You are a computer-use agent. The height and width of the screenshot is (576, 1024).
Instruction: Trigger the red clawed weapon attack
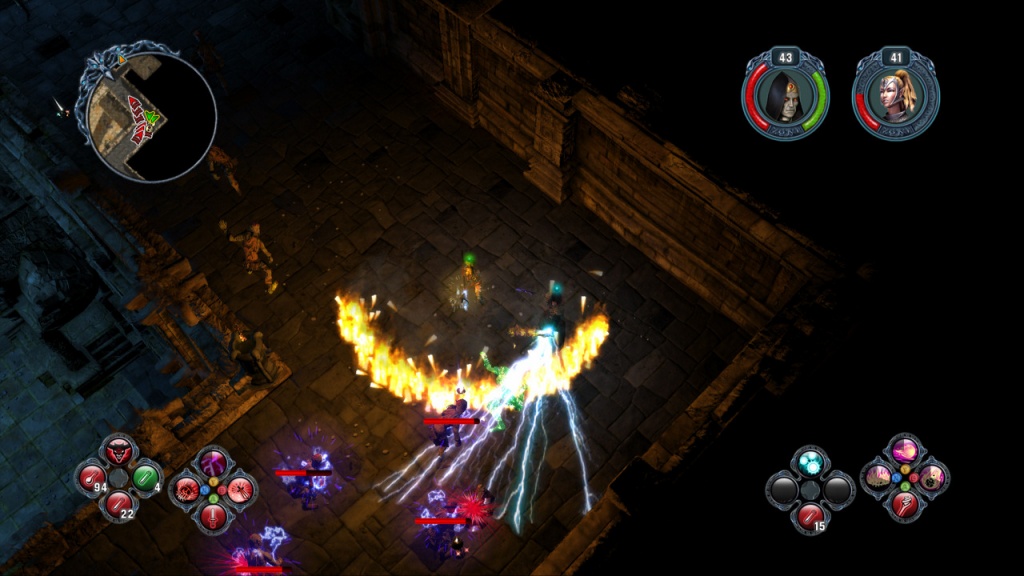coord(904,504)
